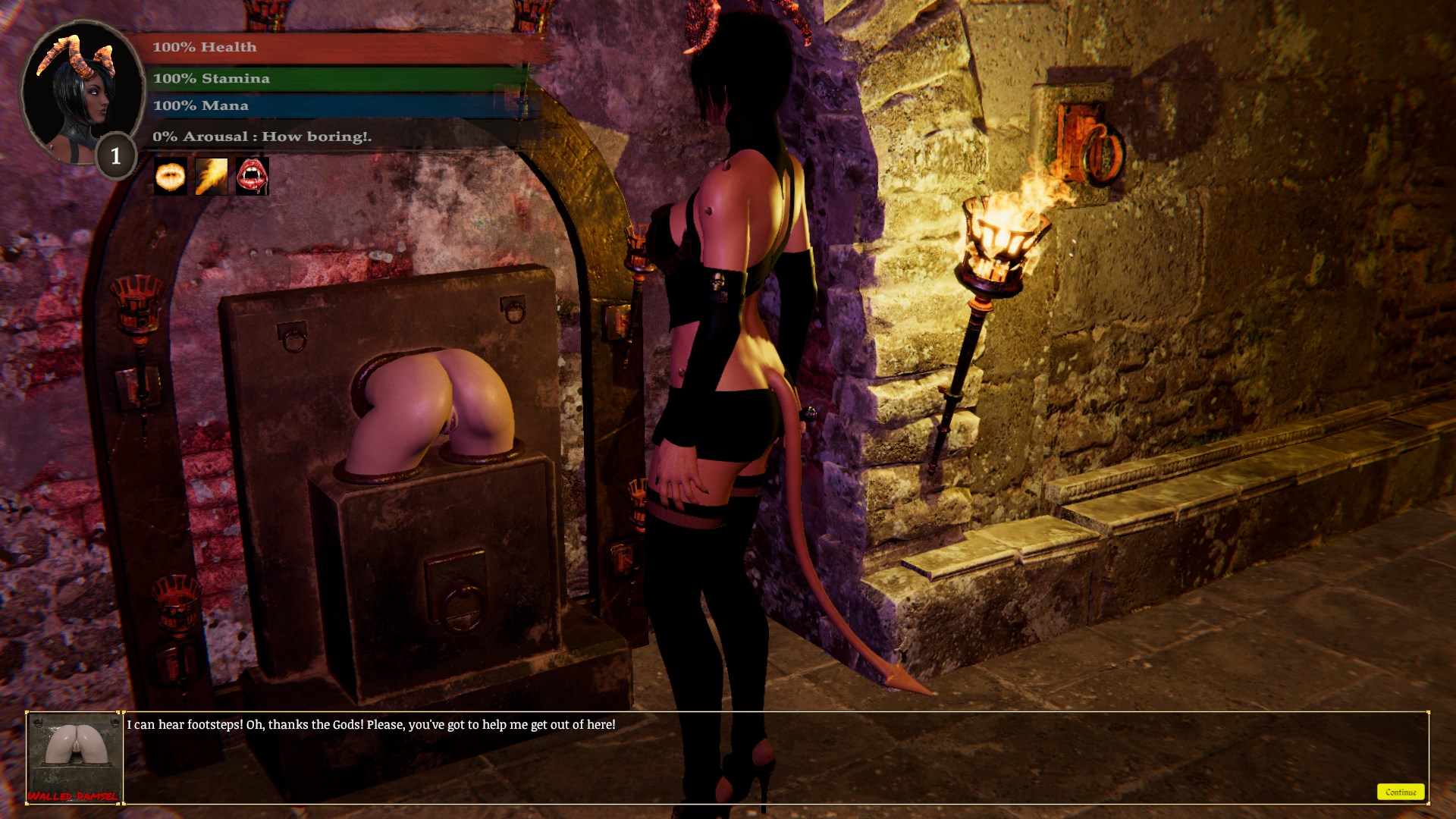Click the Walled Damsel name label
This screenshot has width=1456, height=819.
[x=74, y=798]
